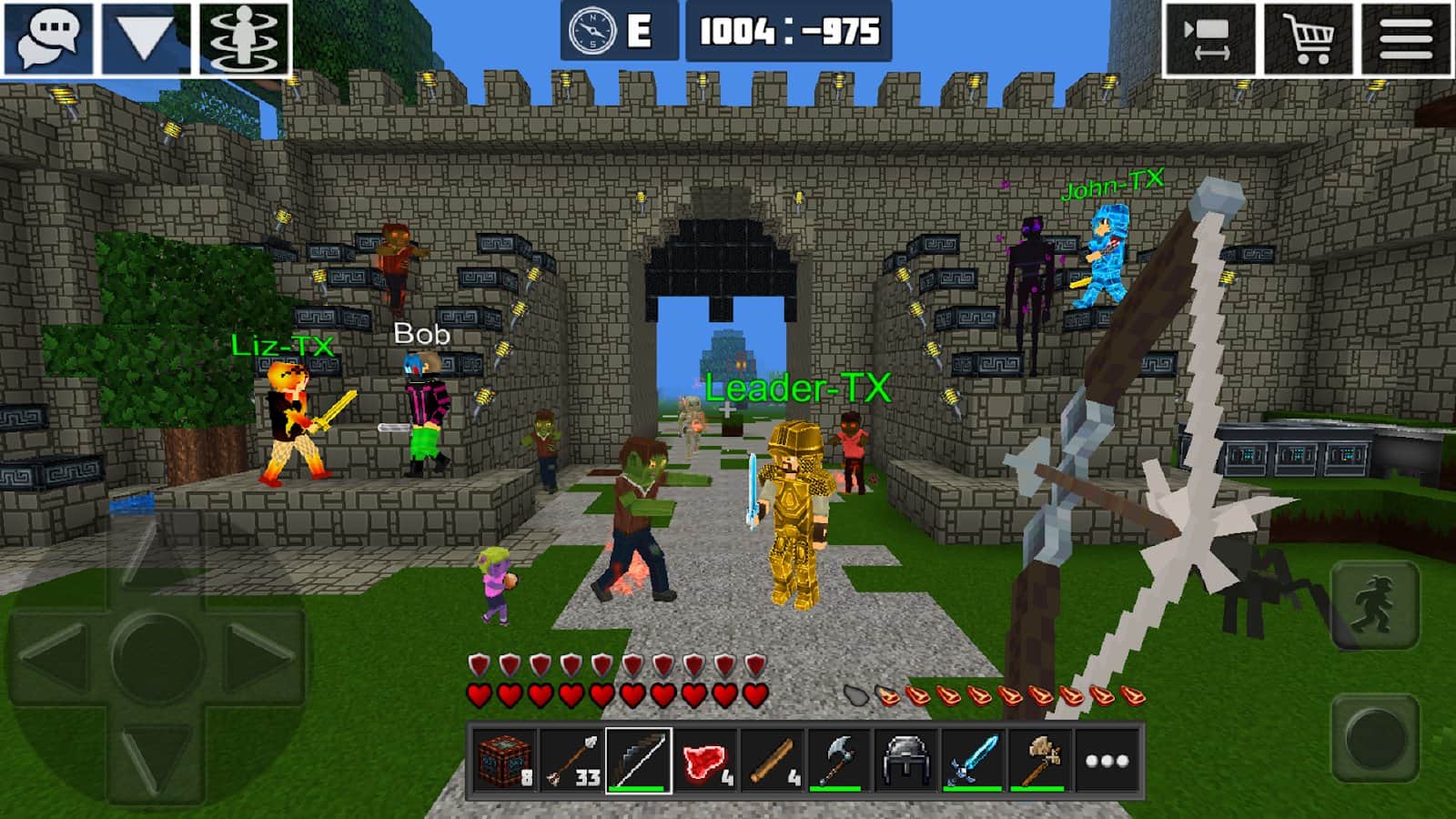Select the iron helmet slot

pos(906,761)
